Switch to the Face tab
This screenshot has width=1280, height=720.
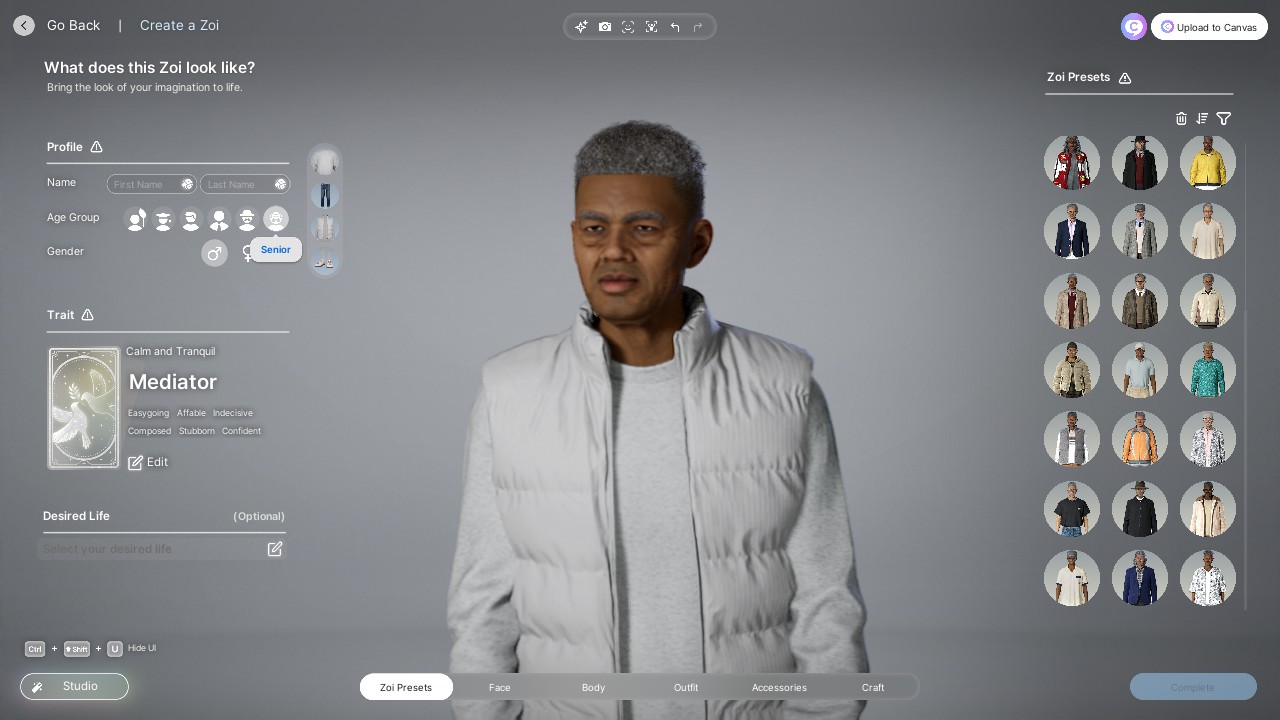click(x=500, y=687)
